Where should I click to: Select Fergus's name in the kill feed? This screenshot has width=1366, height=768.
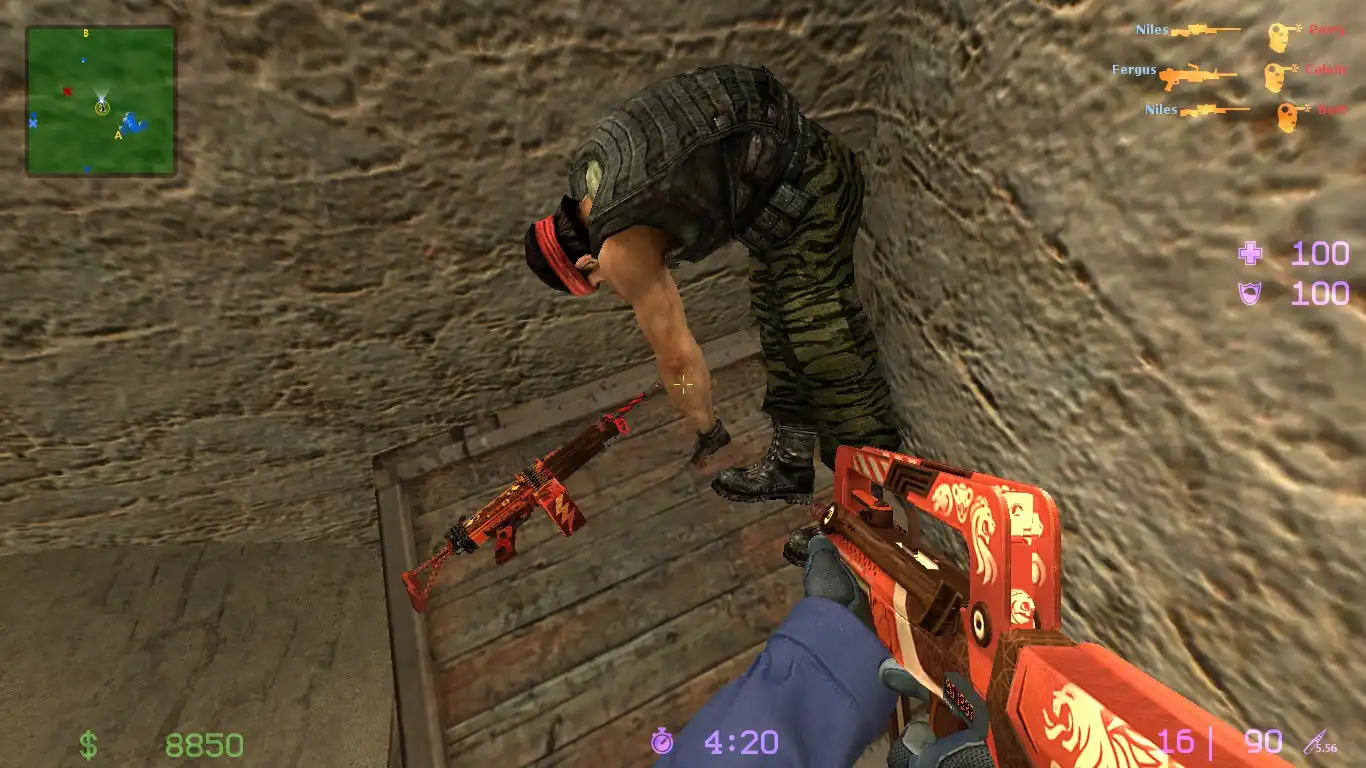[x=1134, y=70]
